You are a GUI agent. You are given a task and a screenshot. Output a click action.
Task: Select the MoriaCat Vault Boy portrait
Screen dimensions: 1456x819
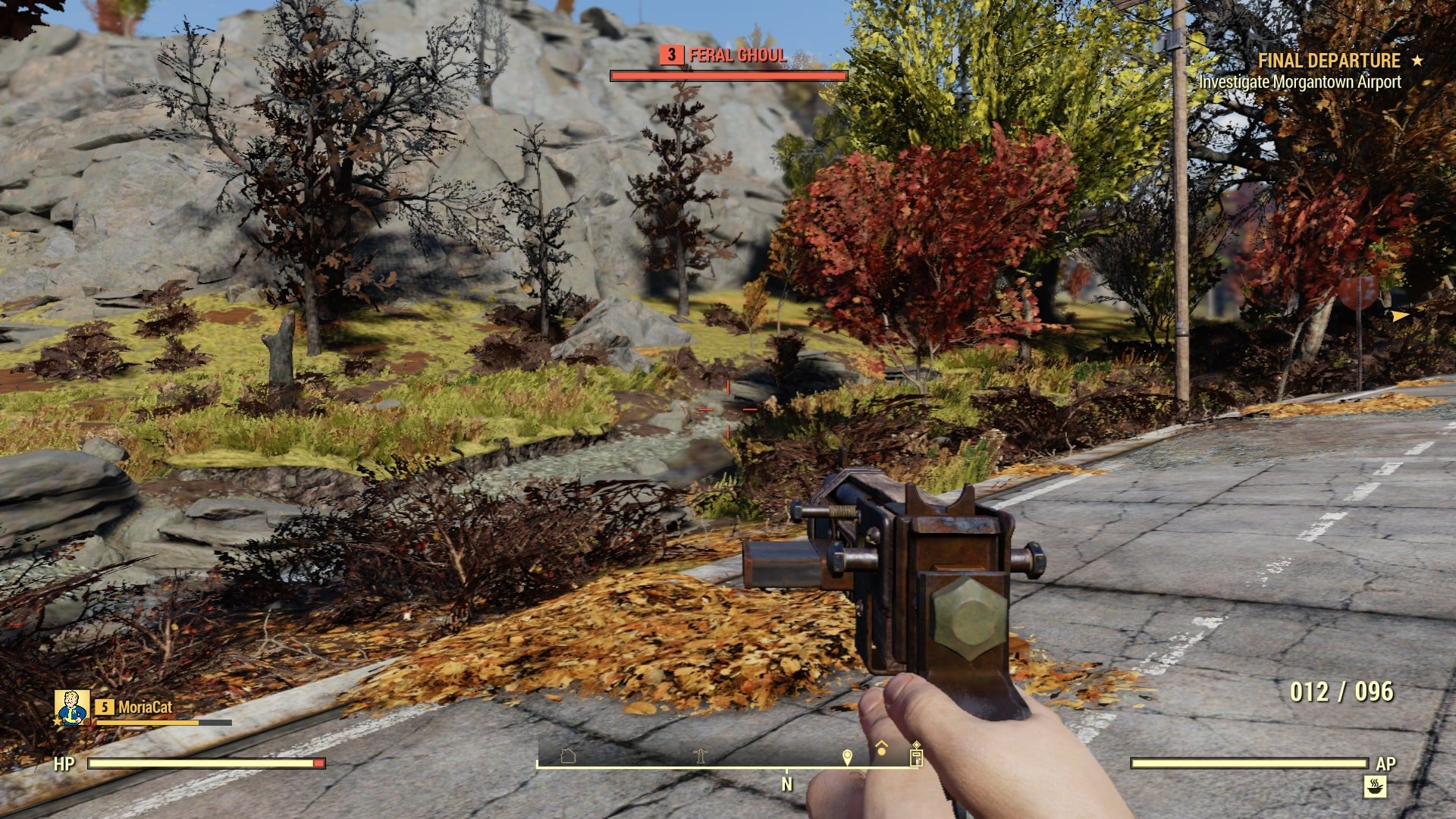[72, 708]
